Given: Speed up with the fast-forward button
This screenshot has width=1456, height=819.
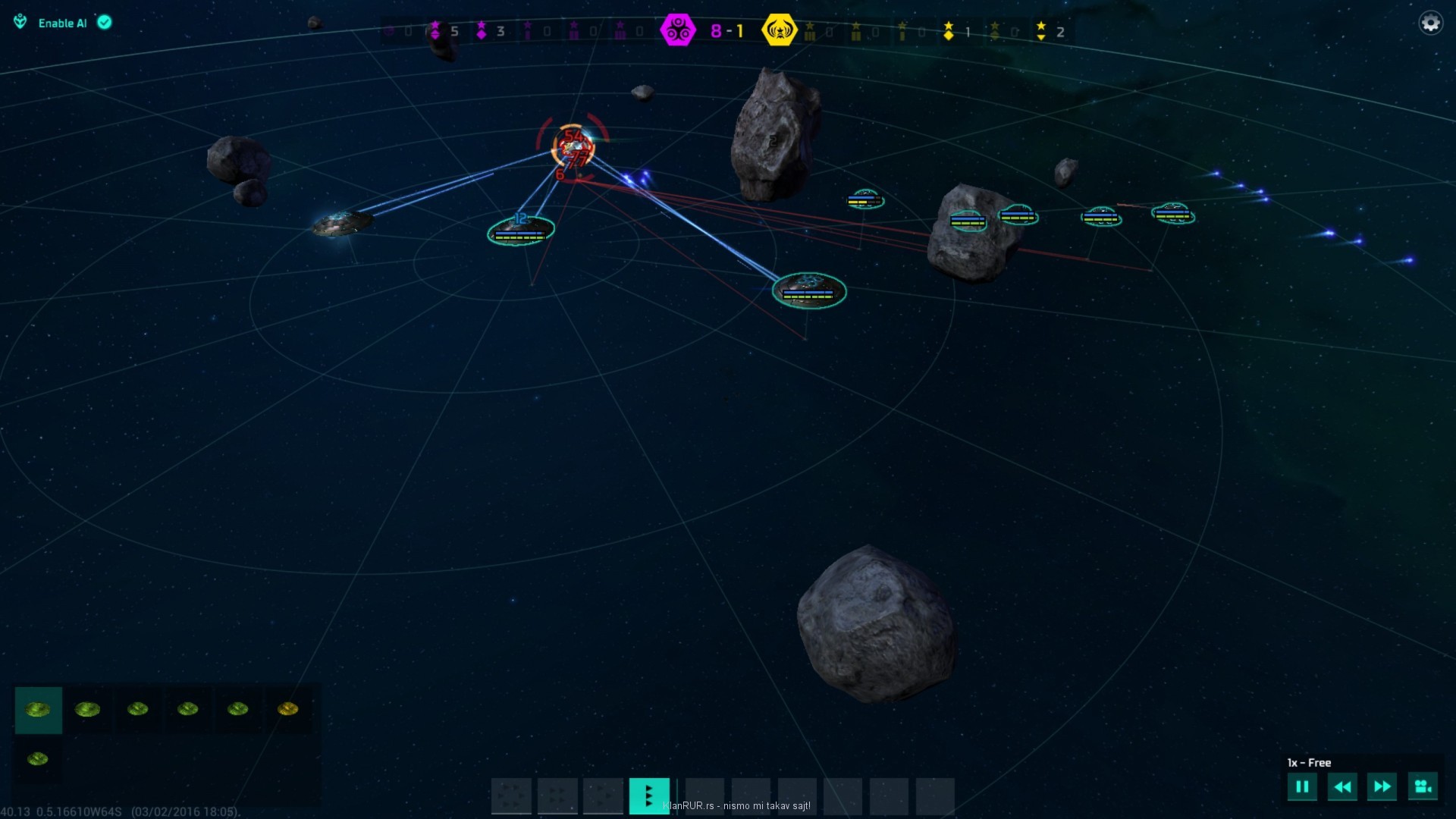Looking at the screenshot, I should pyautogui.click(x=1382, y=787).
